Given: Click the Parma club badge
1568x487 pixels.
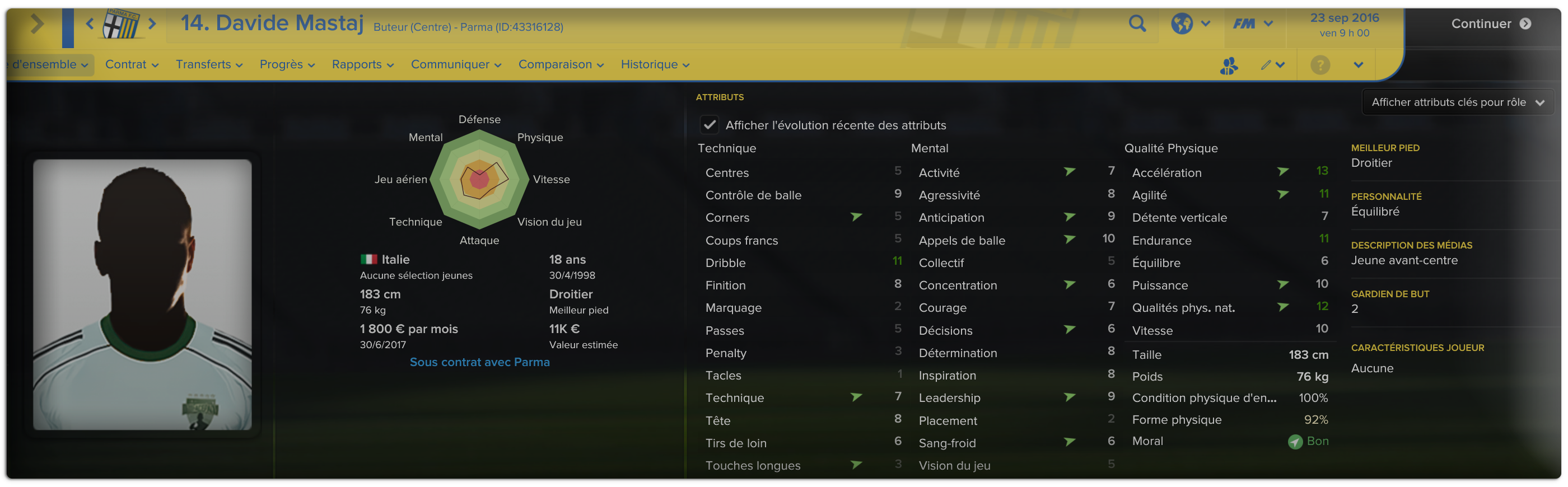Looking at the screenshot, I should coord(121,24).
